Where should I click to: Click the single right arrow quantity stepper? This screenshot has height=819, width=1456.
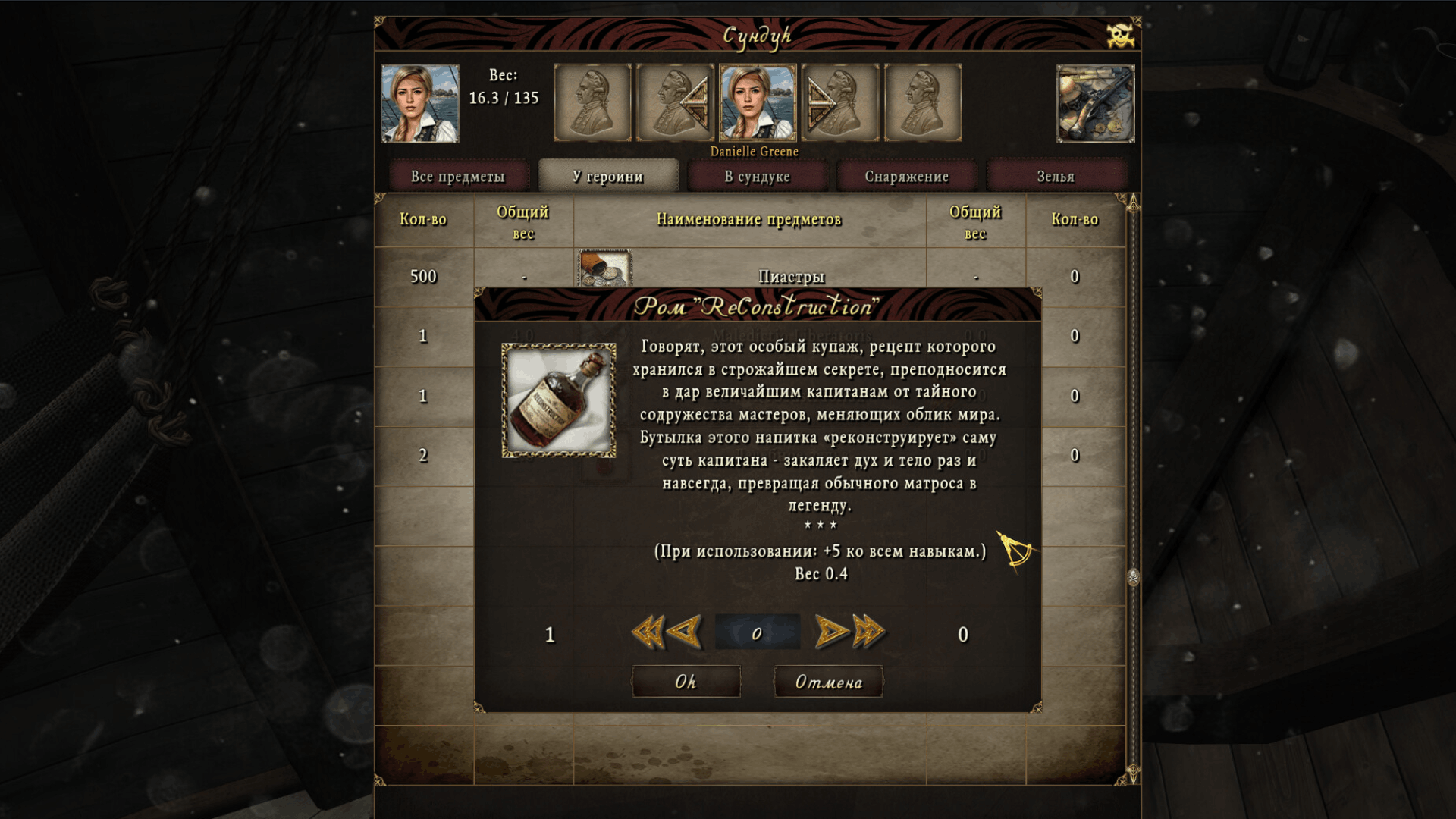[830, 632]
